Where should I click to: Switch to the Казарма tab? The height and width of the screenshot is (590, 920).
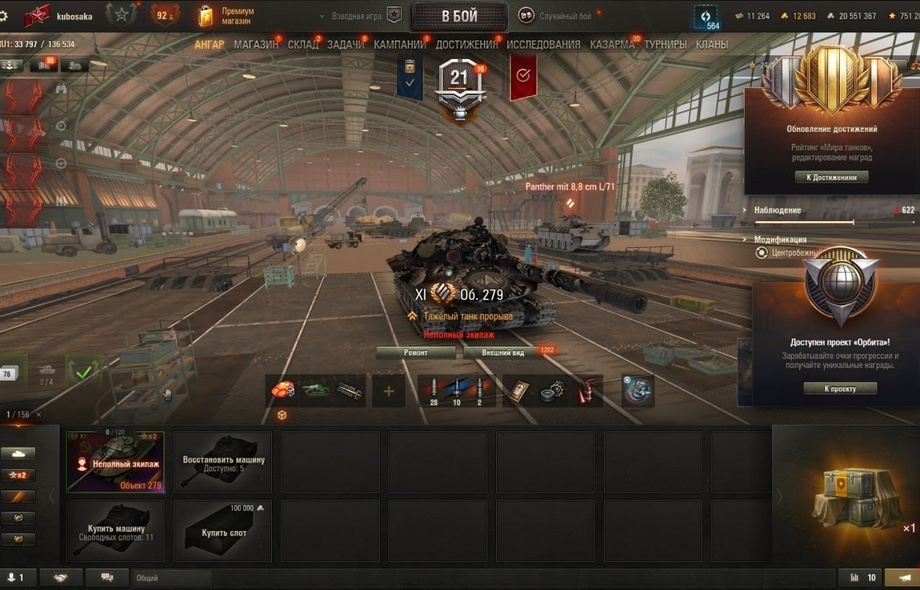pos(612,45)
